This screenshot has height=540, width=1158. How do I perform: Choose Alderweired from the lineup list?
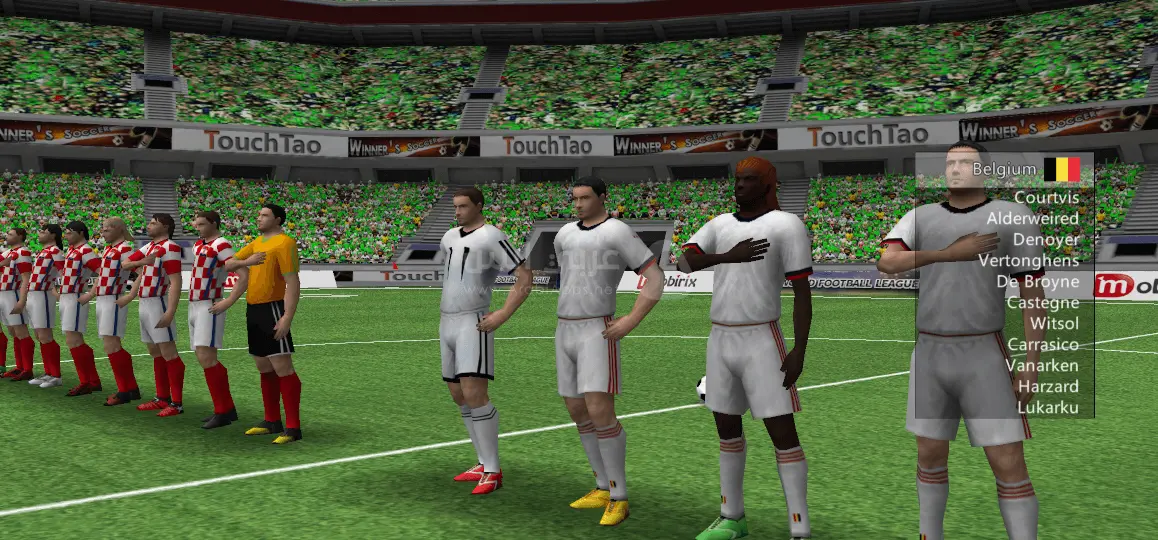[1032, 218]
